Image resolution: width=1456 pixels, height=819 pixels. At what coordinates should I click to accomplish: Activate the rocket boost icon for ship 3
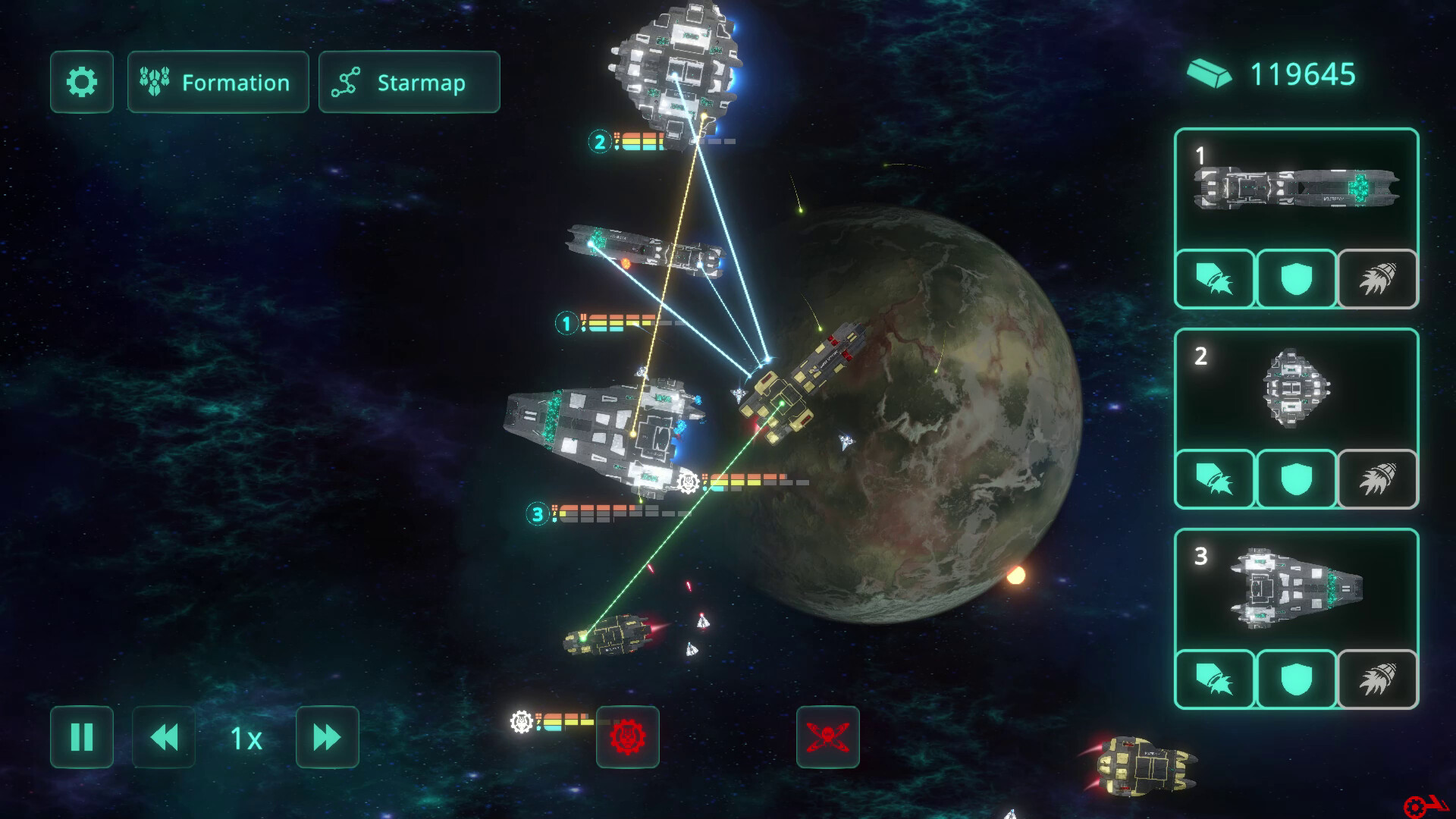tap(1378, 680)
